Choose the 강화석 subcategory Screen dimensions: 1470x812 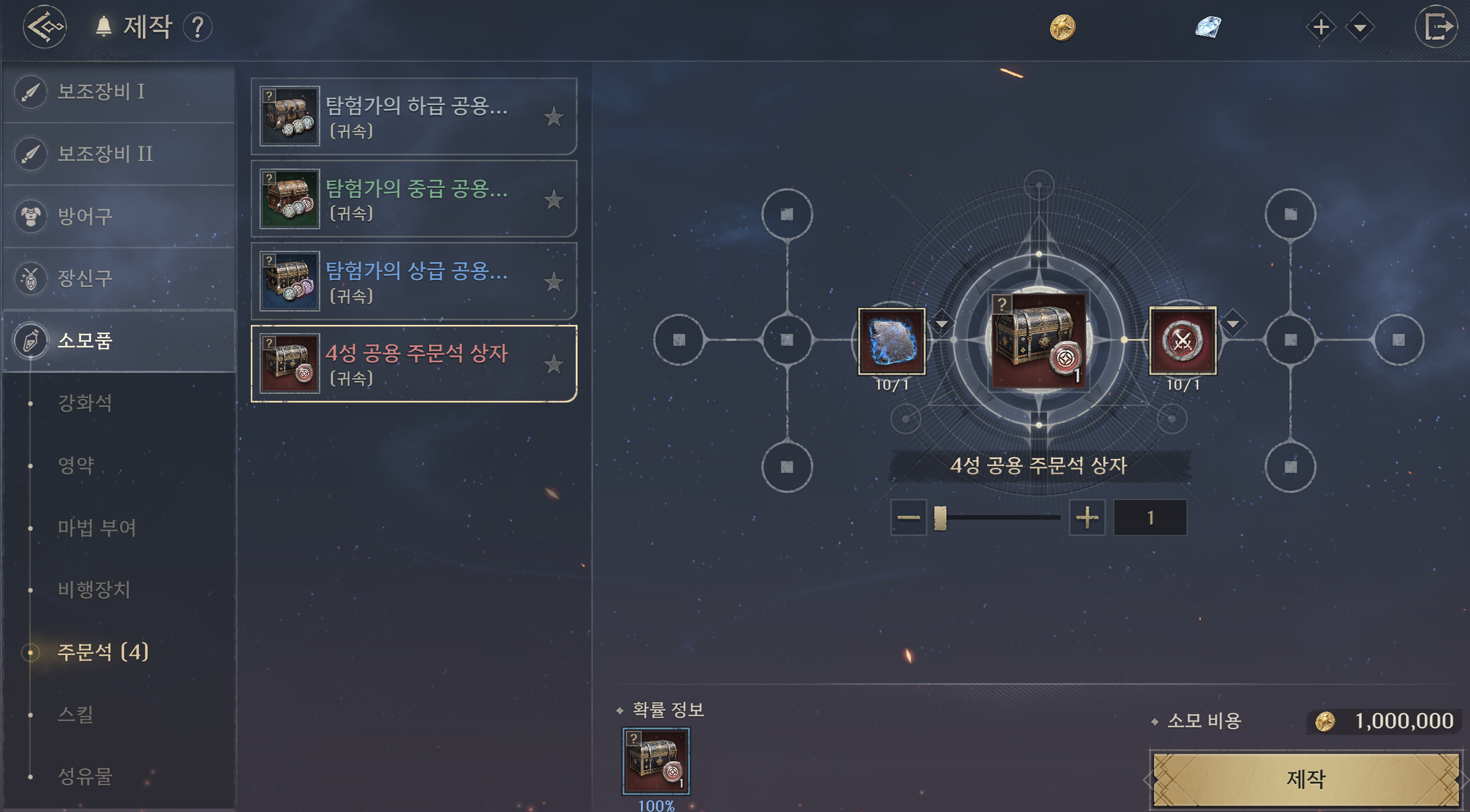tap(85, 402)
